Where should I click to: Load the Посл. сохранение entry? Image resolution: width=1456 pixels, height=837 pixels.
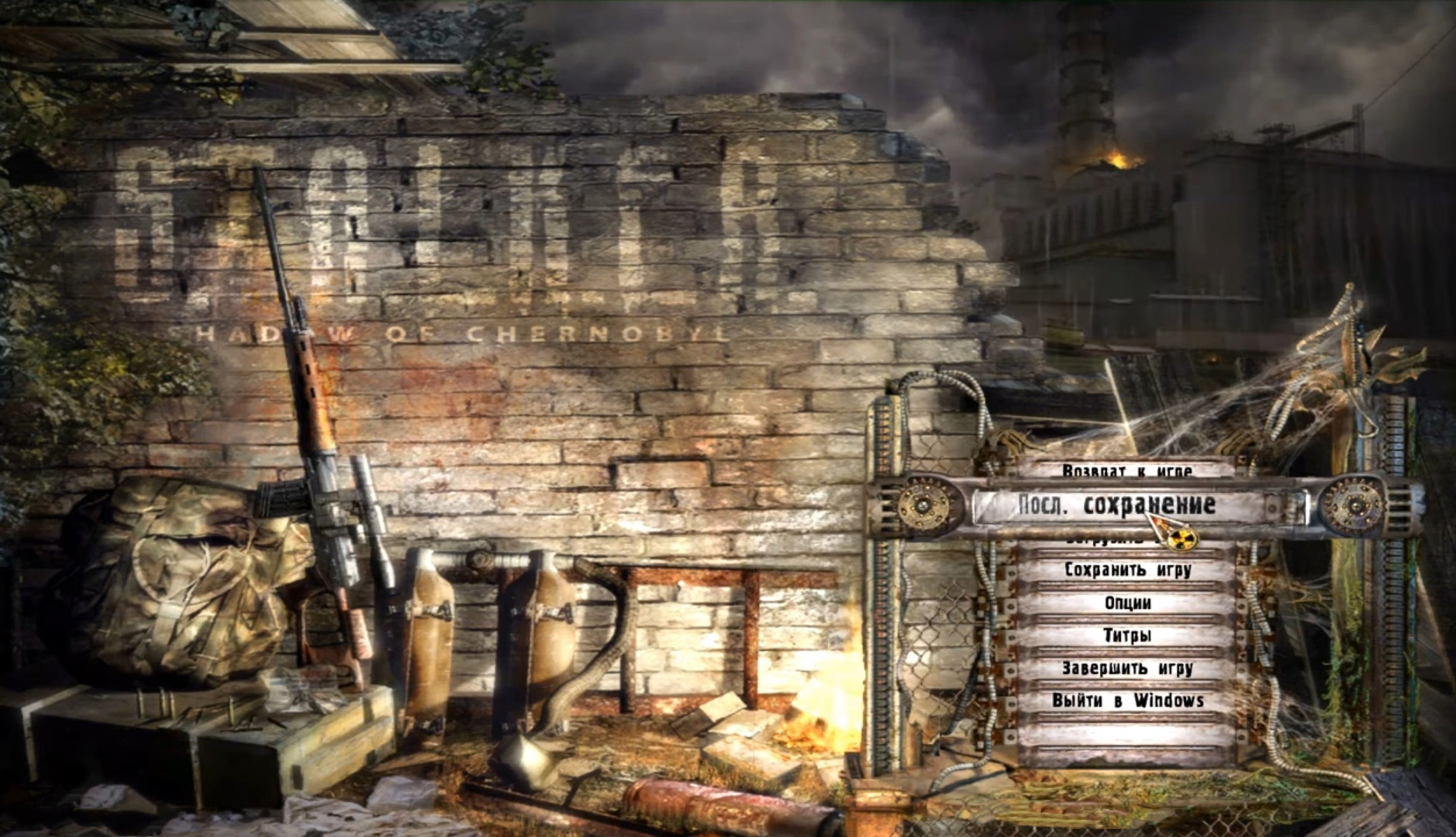point(1116,505)
